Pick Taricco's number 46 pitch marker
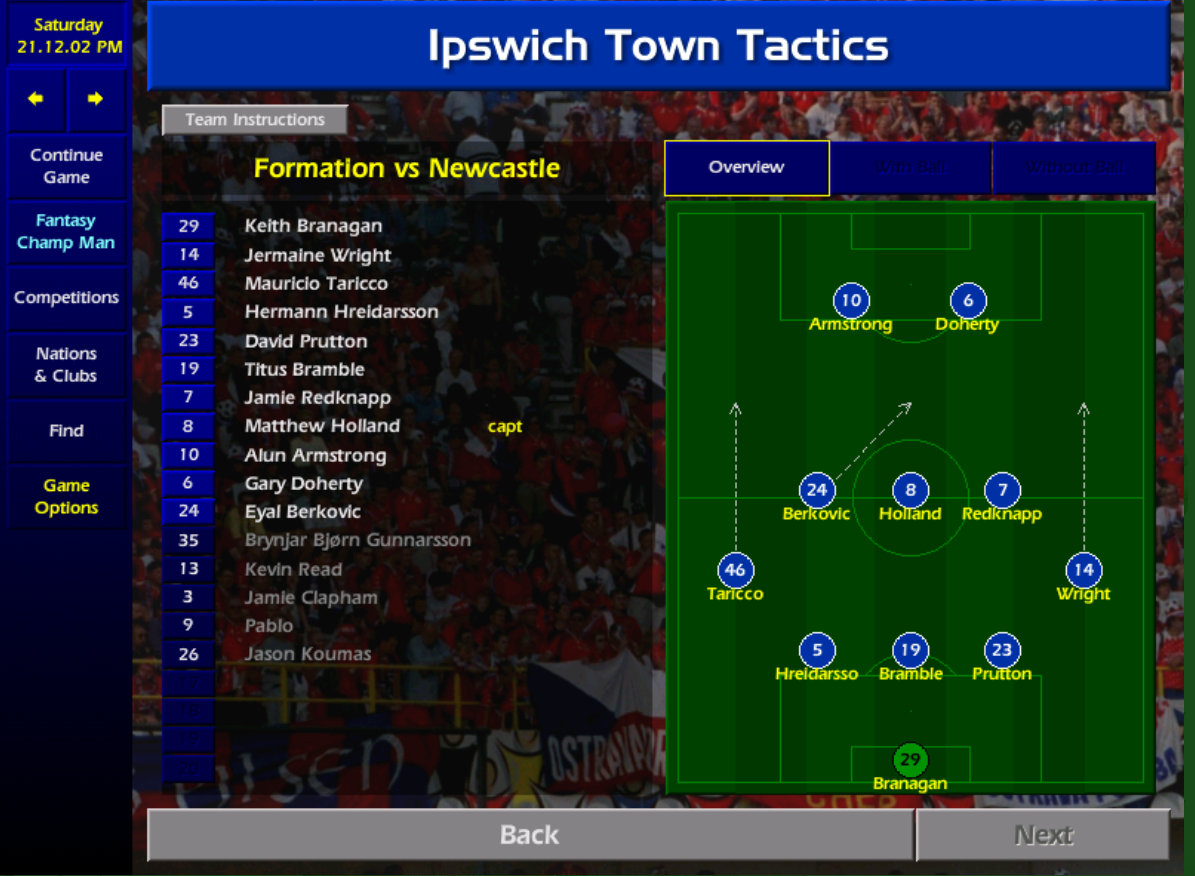 (735, 570)
